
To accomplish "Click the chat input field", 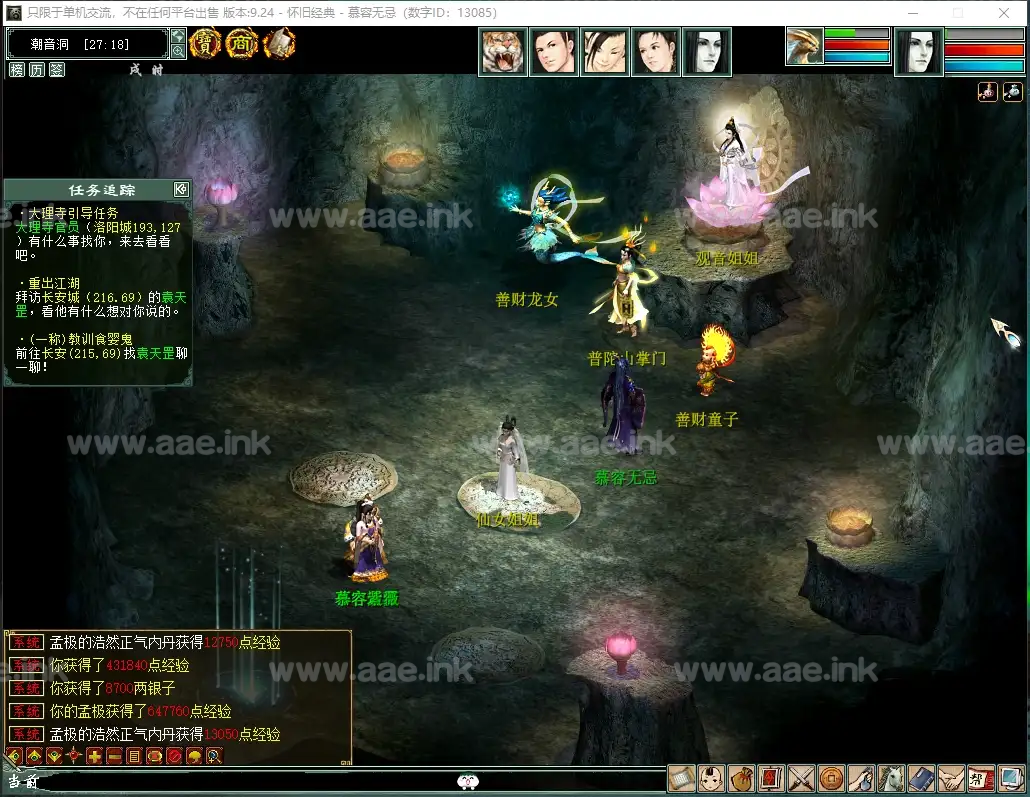I will [250, 782].
